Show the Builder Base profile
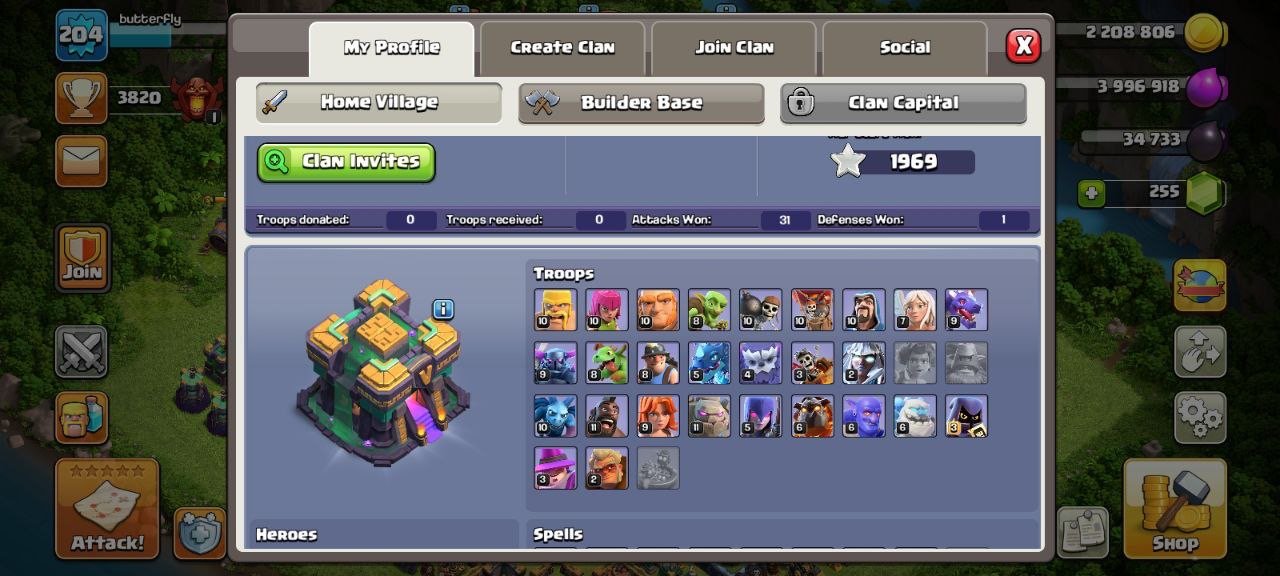Screen dimensions: 1280x576 641,103
